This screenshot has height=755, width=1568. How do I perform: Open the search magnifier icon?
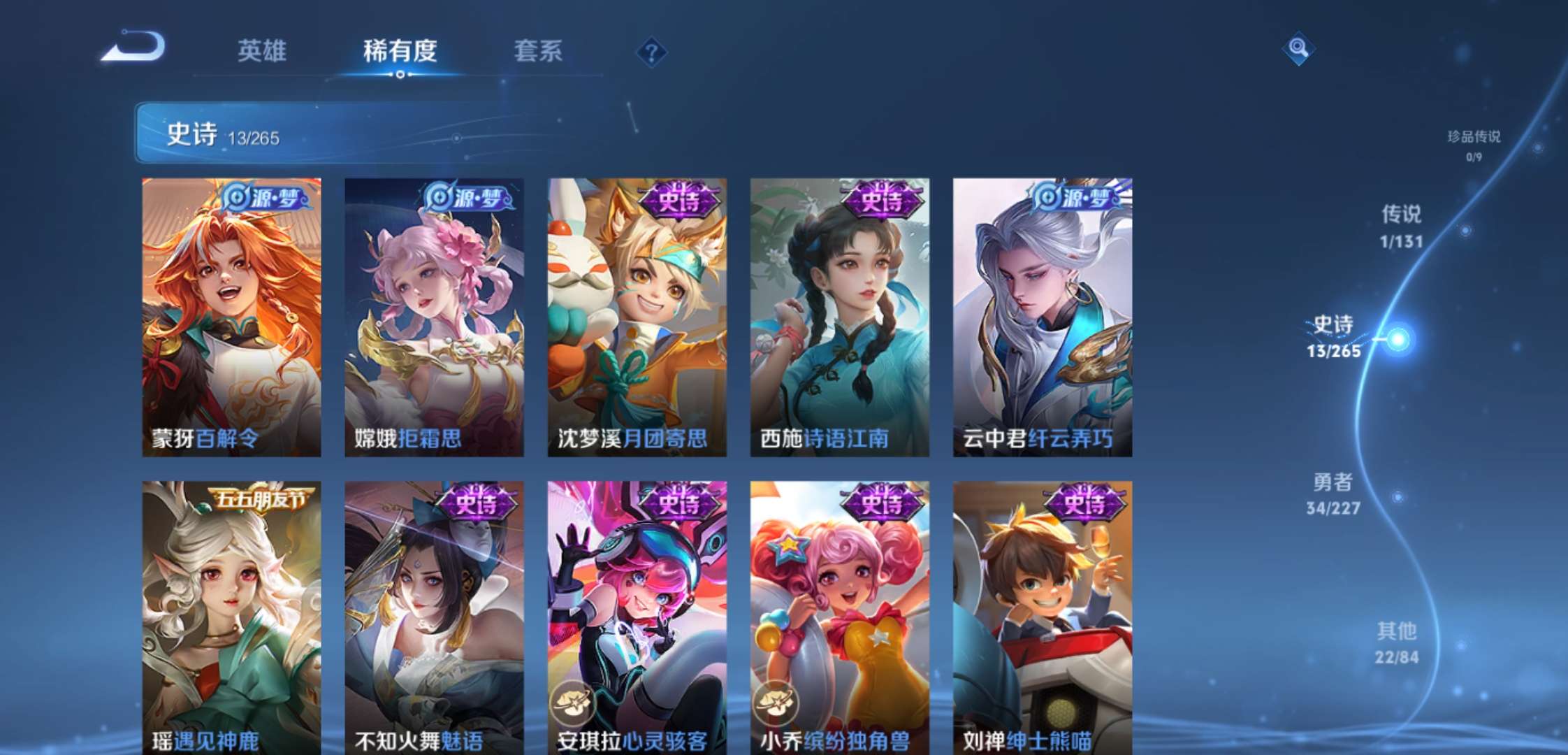tap(1298, 48)
